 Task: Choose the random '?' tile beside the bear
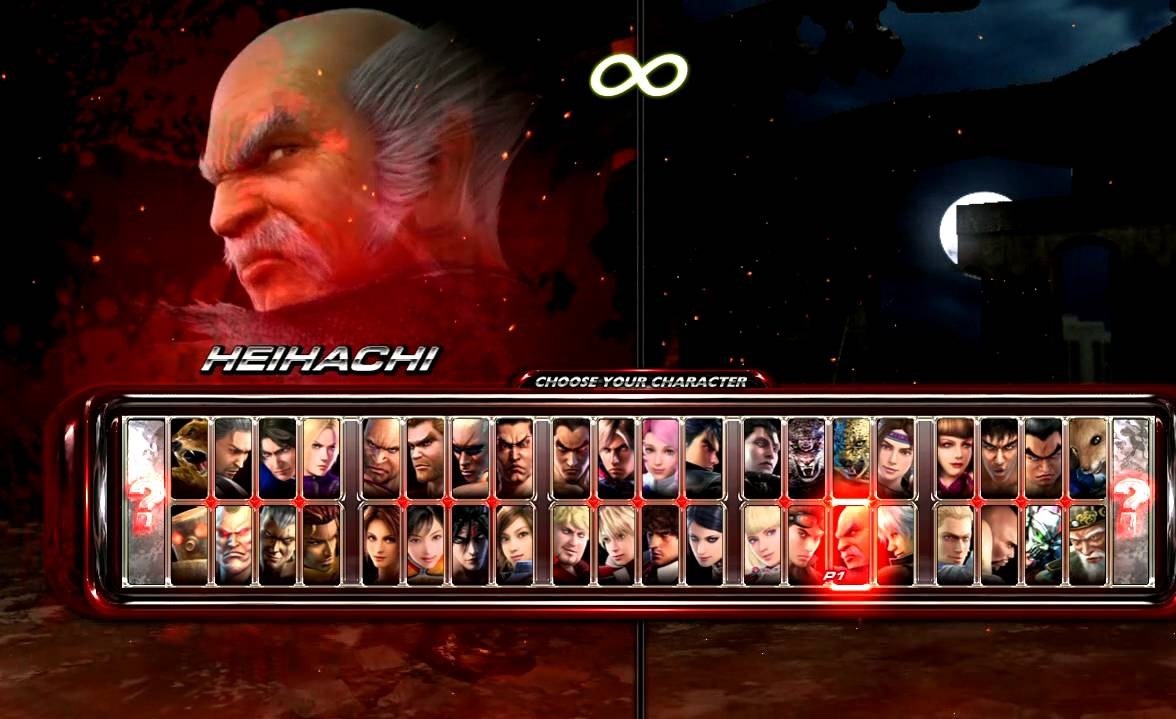[x=146, y=500]
